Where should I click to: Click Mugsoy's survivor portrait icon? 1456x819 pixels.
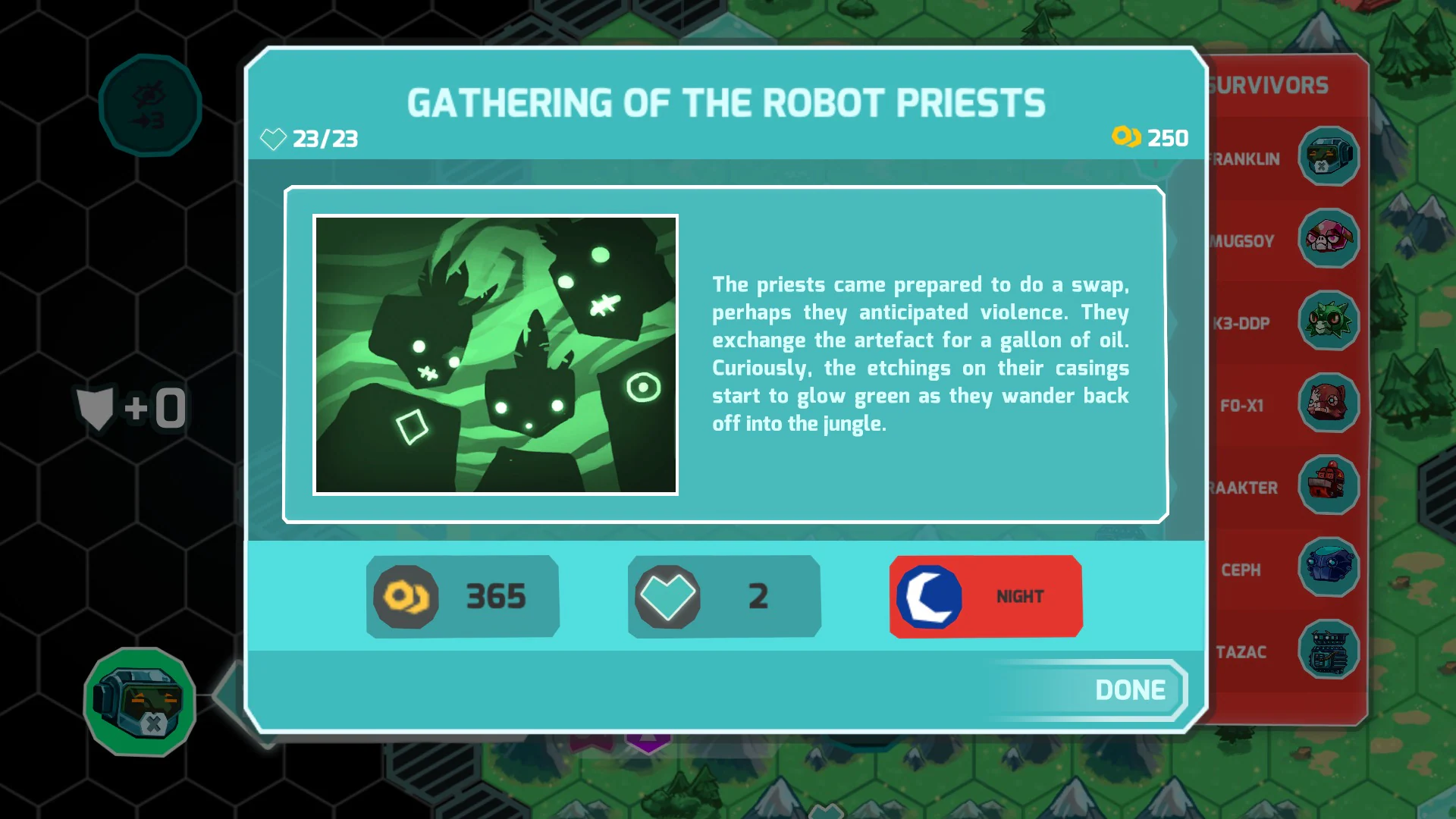pos(1329,239)
